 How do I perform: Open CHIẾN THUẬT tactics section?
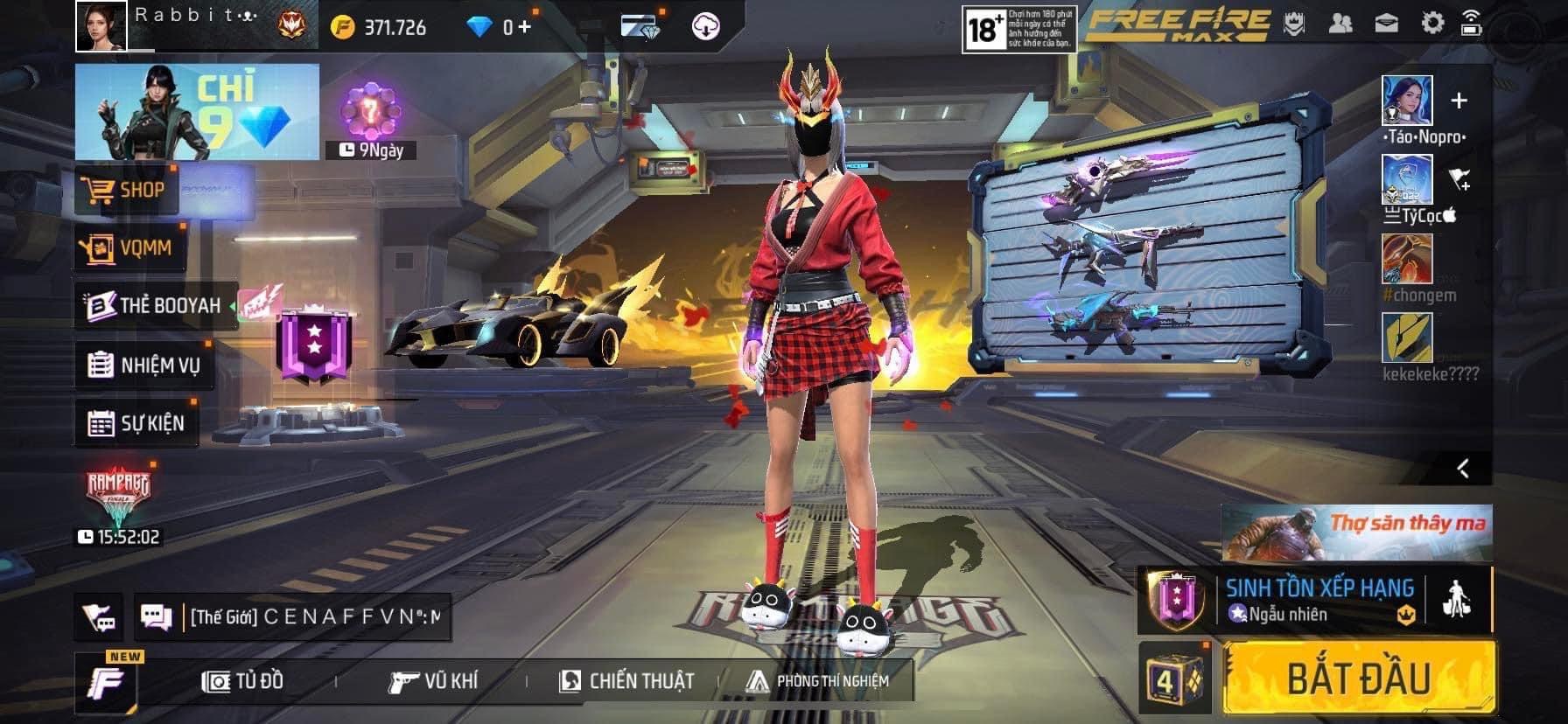(626, 681)
